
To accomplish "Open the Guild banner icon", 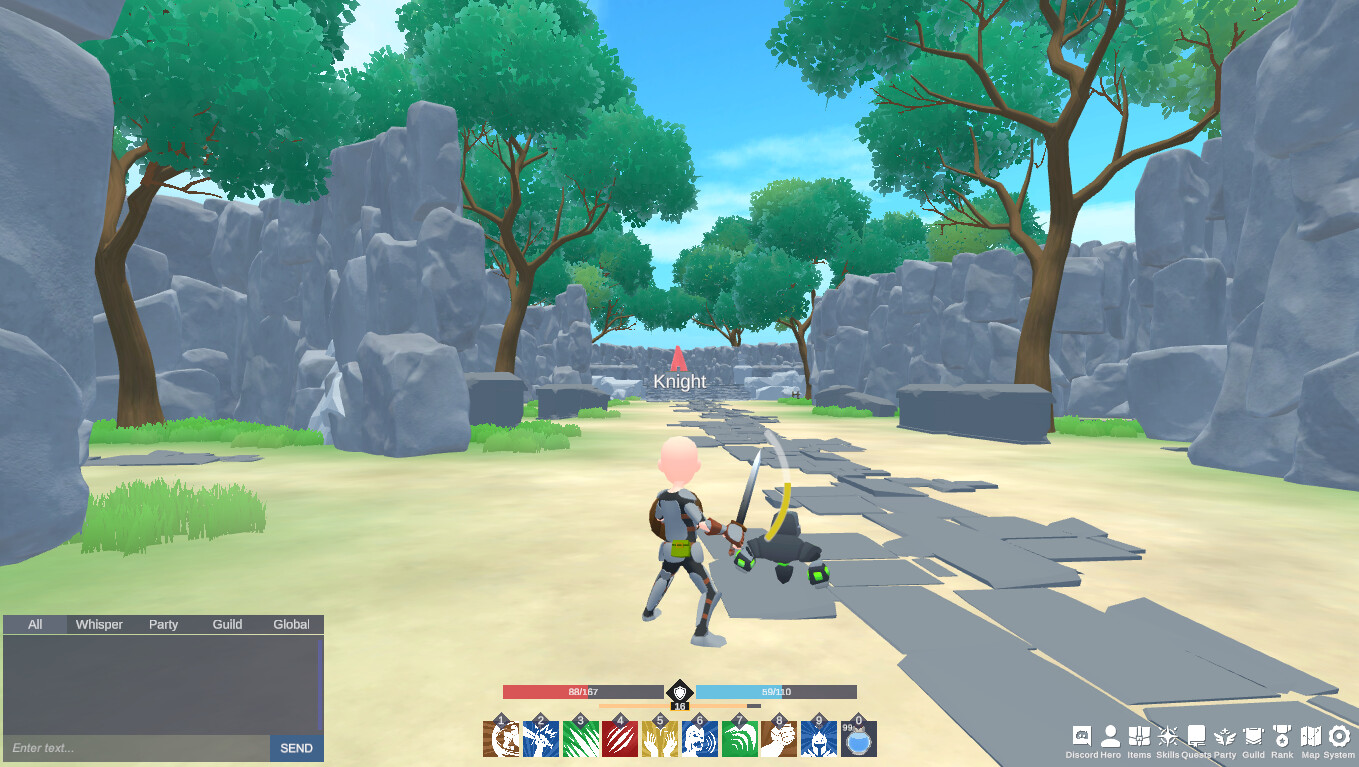I will (x=1253, y=736).
